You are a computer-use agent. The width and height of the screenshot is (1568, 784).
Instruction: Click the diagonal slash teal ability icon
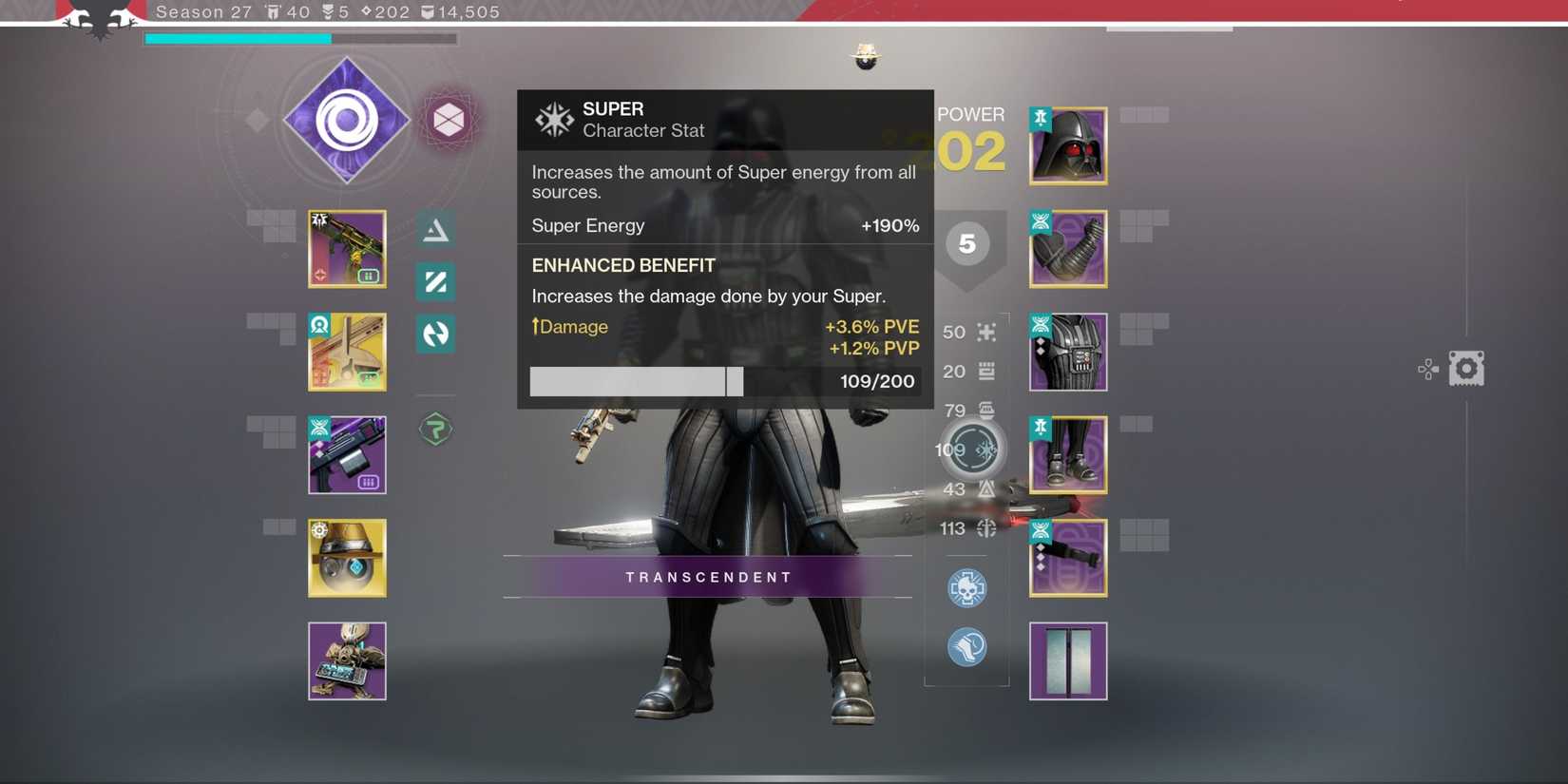434,281
